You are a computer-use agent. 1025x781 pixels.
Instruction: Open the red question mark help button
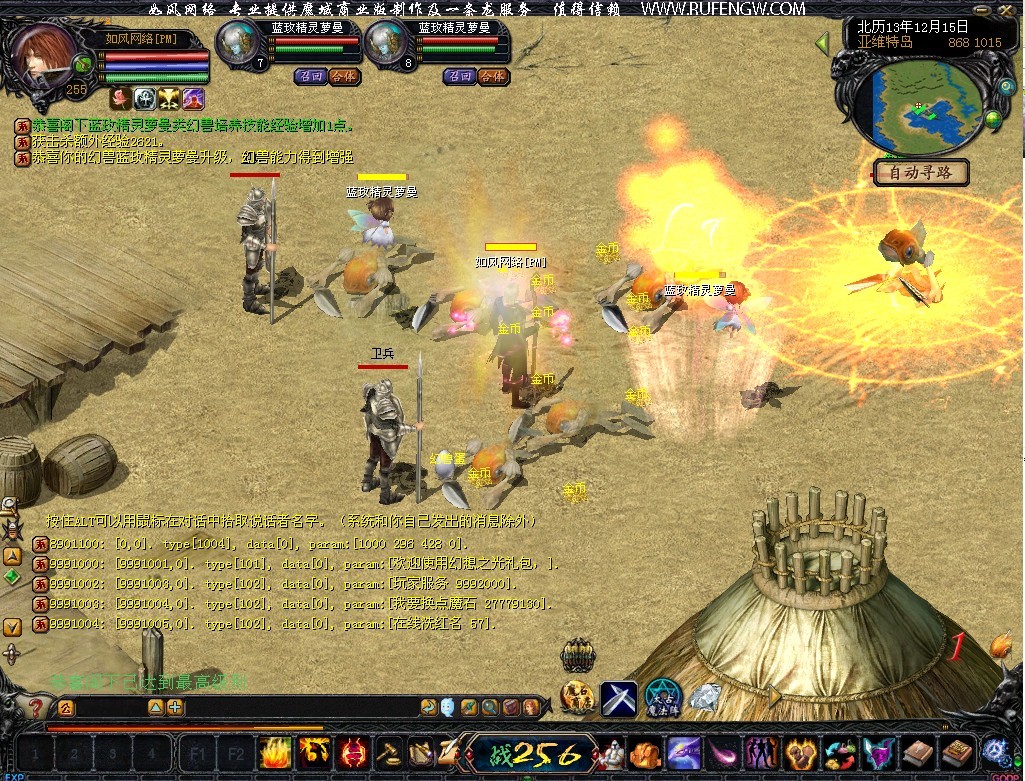coord(36,708)
